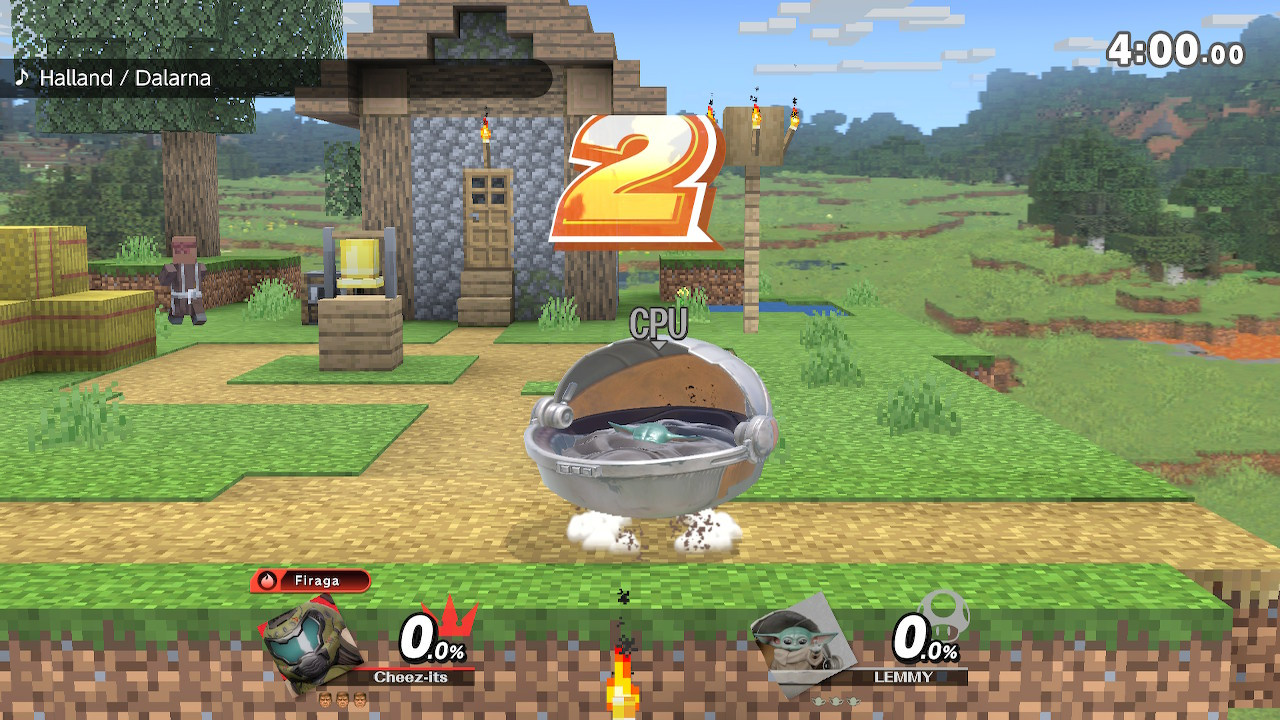Click the Firaga flame icon
Image resolution: width=1280 pixels, height=720 pixels.
point(268,582)
